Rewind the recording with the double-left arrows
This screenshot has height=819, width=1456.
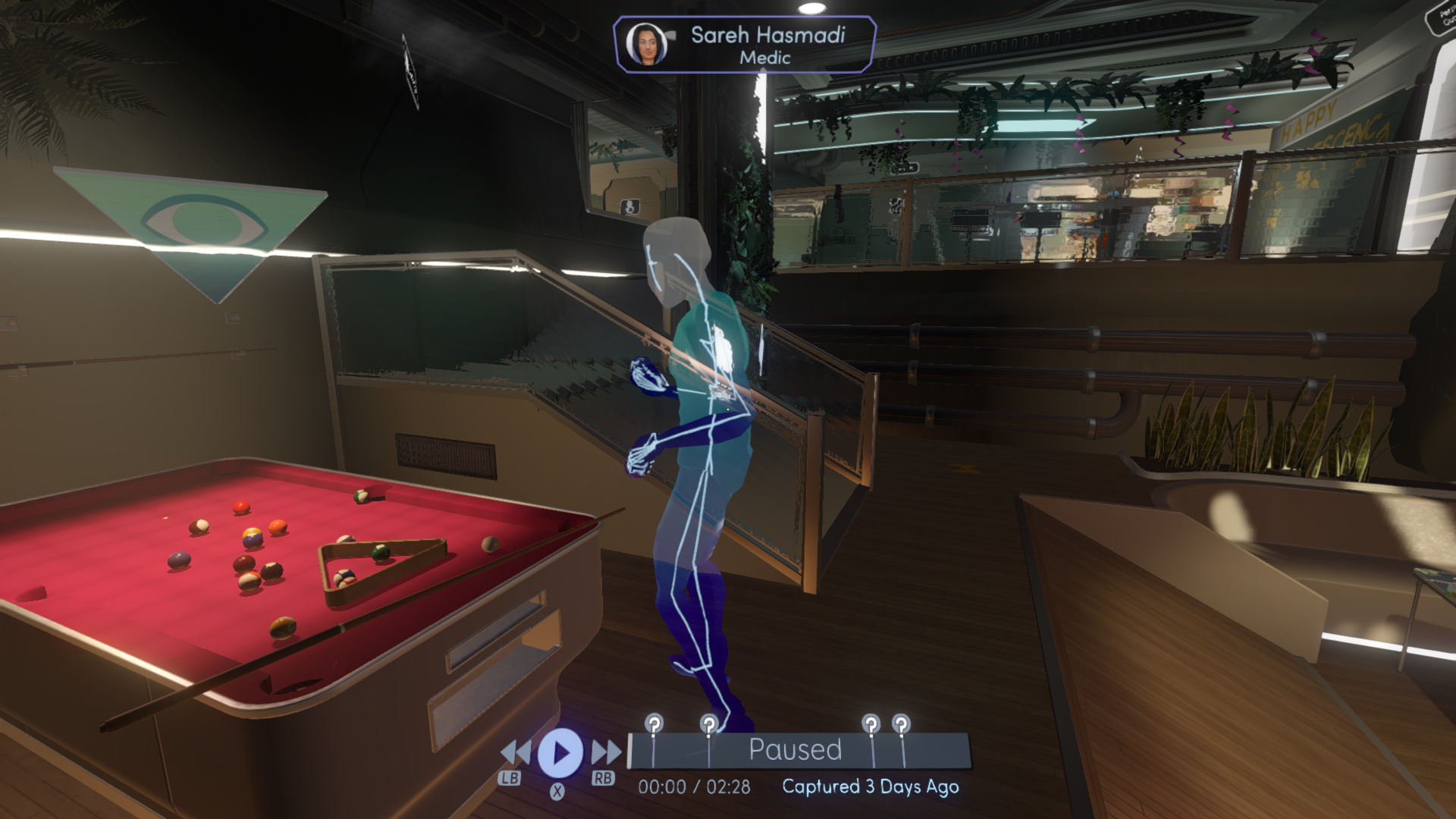click(x=516, y=753)
